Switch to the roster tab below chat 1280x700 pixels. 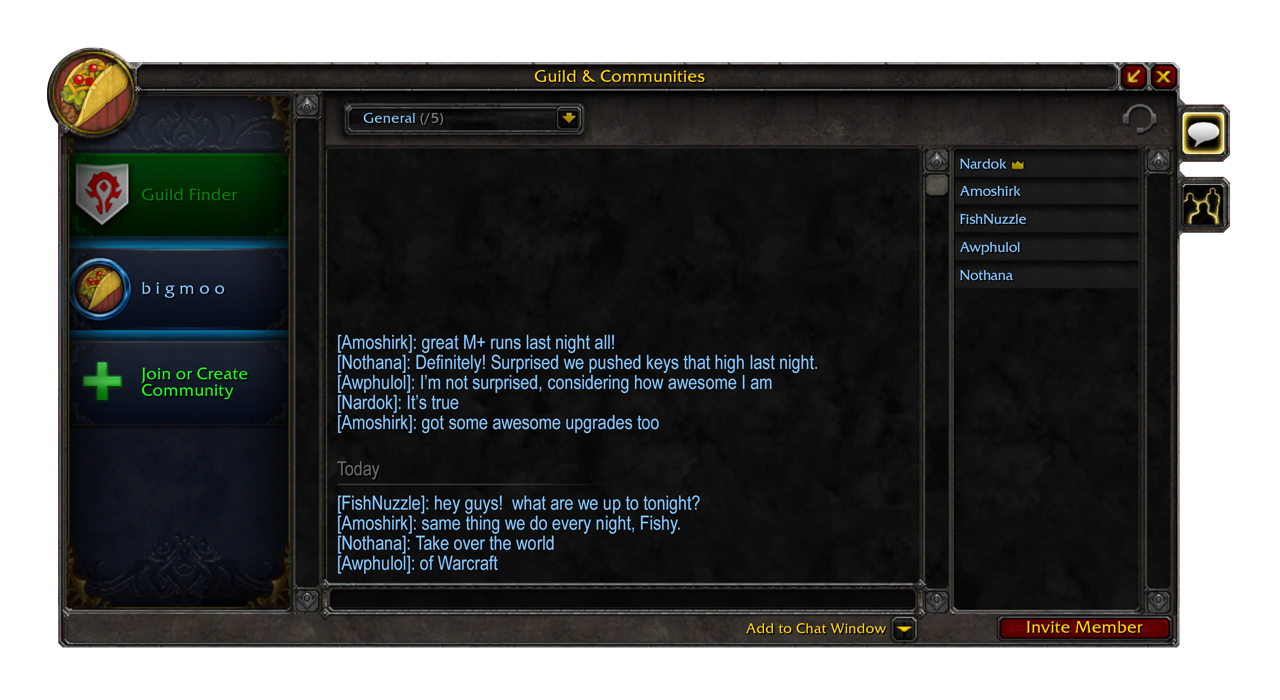[1203, 206]
